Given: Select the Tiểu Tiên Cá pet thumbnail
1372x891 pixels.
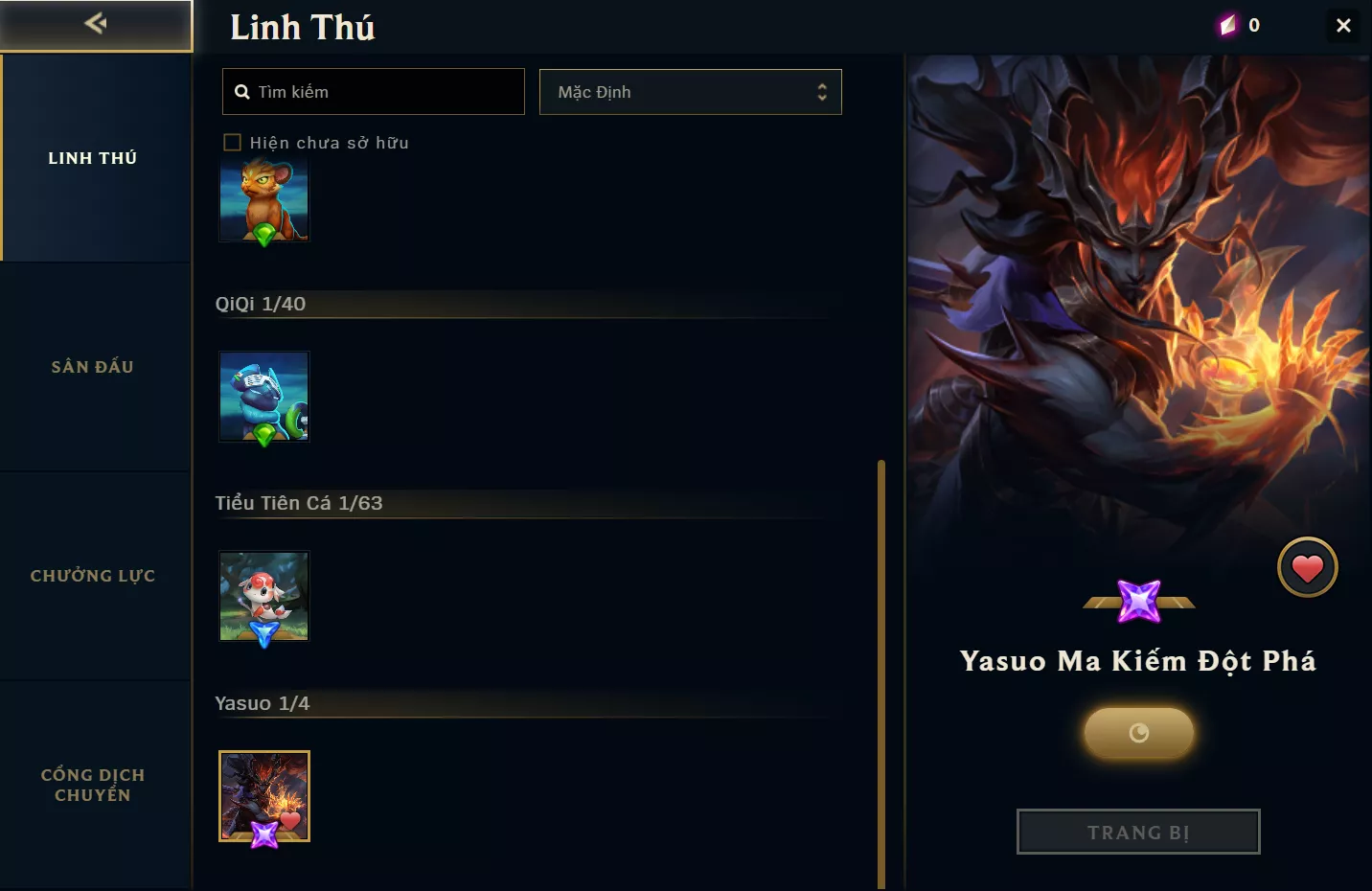Looking at the screenshot, I should click(x=264, y=596).
